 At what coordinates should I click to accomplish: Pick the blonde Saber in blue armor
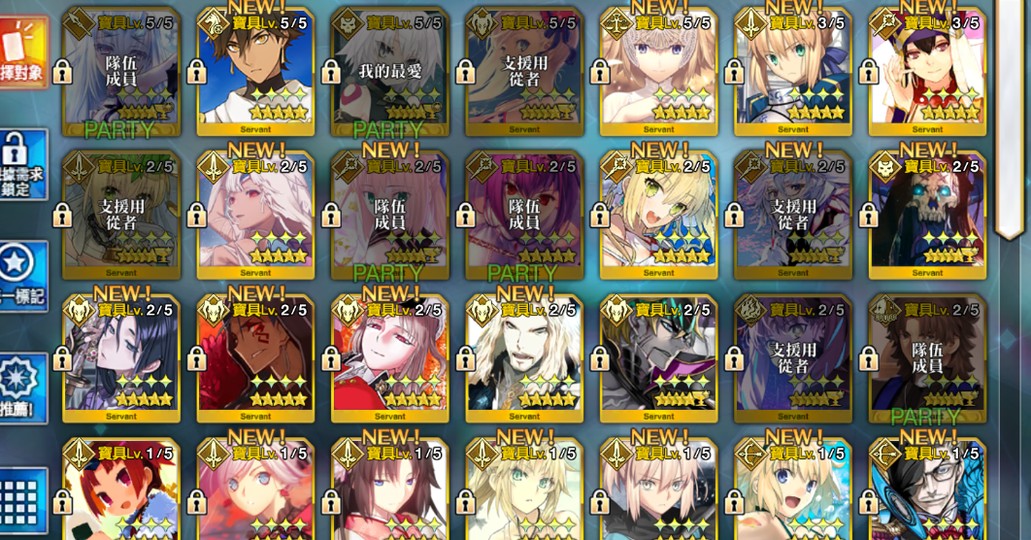(x=793, y=73)
